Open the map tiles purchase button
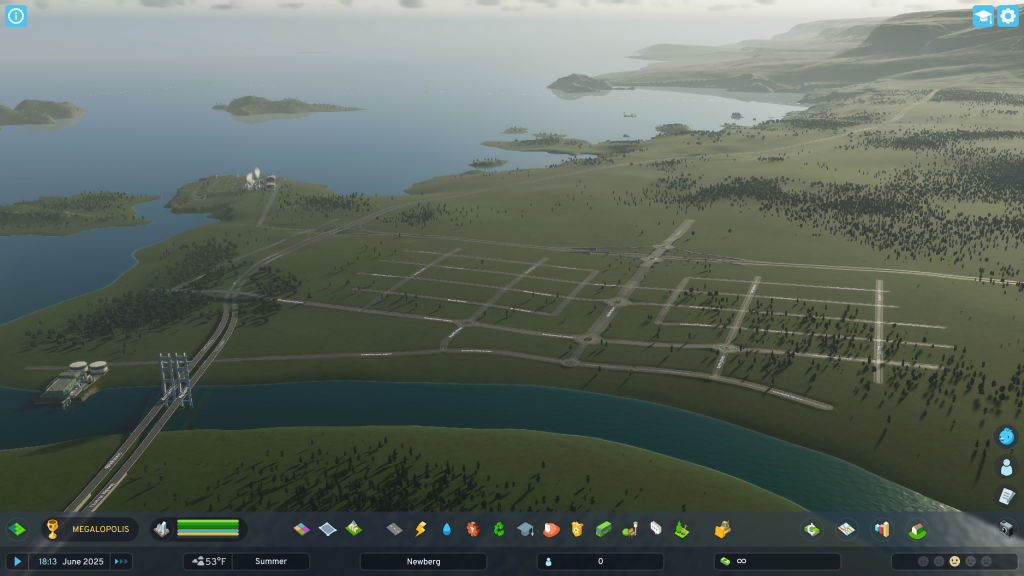1024x576 pixels. pos(846,529)
